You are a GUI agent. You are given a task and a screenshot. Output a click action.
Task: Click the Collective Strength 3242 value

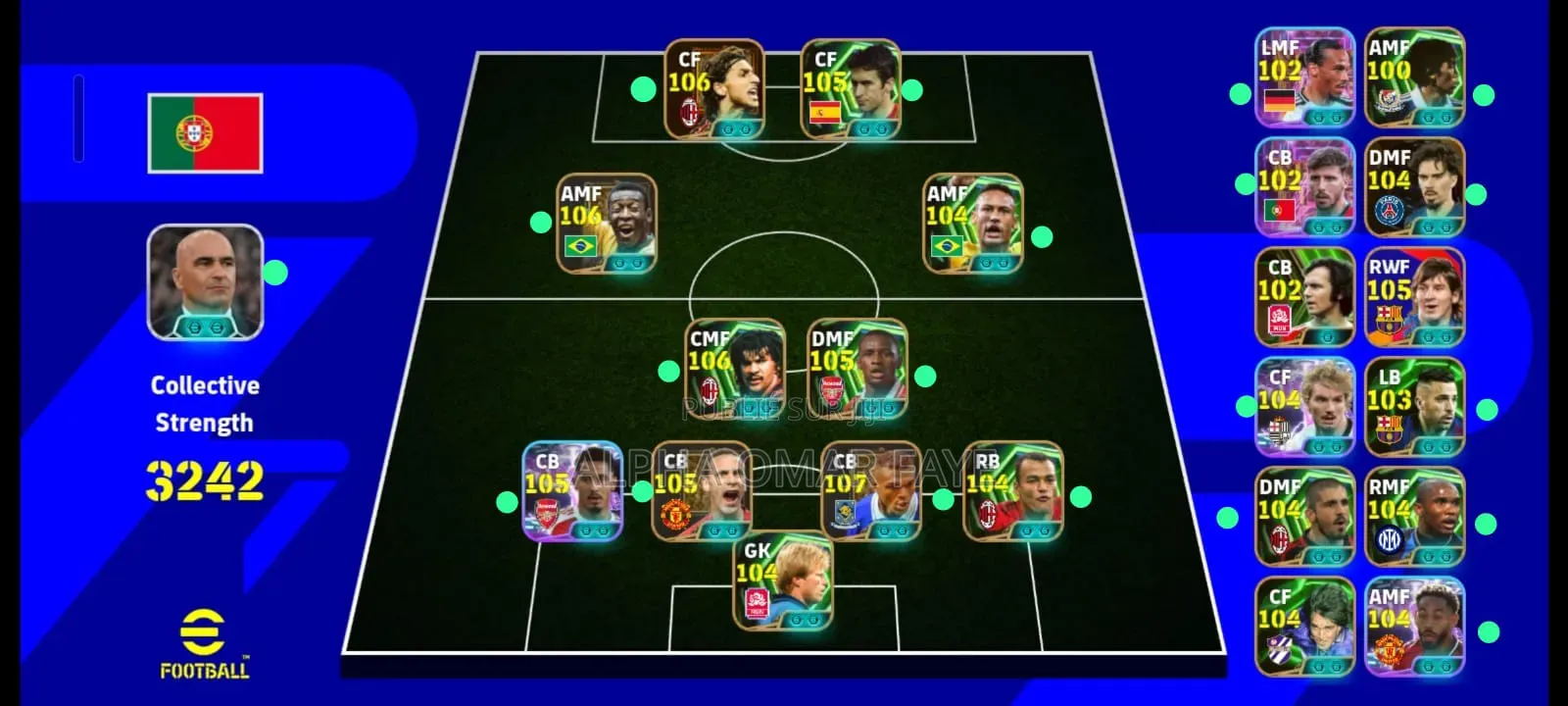point(208,480)
